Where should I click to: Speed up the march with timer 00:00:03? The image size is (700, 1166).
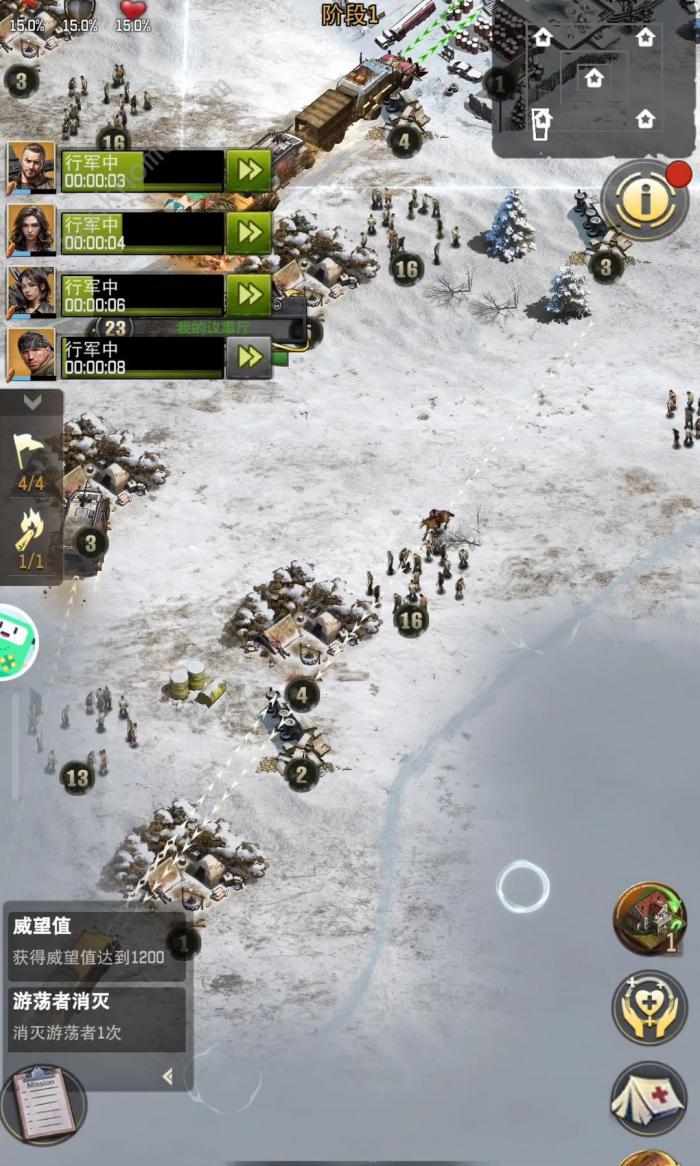pos(249,171)
